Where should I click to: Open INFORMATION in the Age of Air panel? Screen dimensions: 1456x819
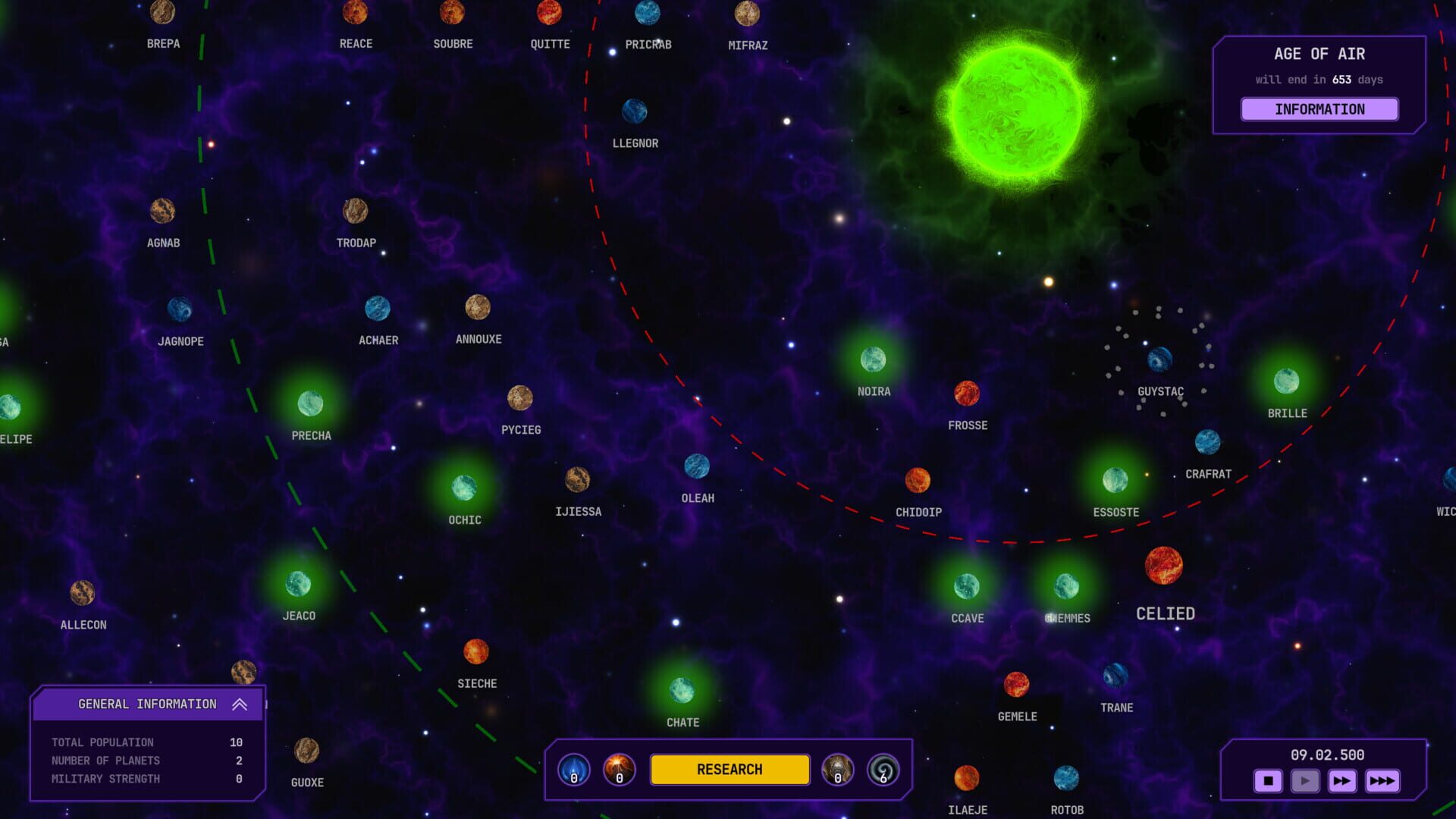pos(1319,109)
